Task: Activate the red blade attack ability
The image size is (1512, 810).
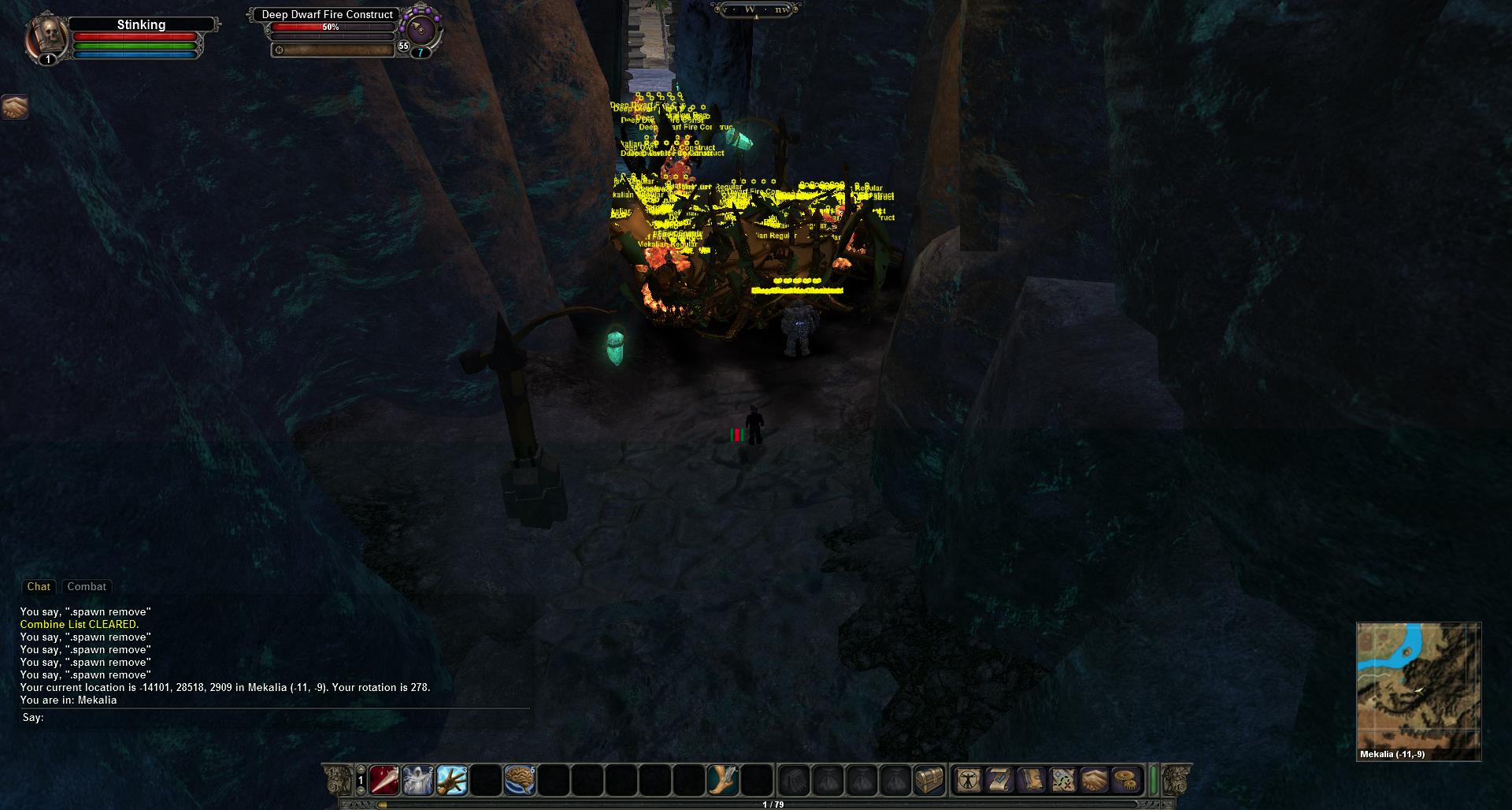Action: 384,780
